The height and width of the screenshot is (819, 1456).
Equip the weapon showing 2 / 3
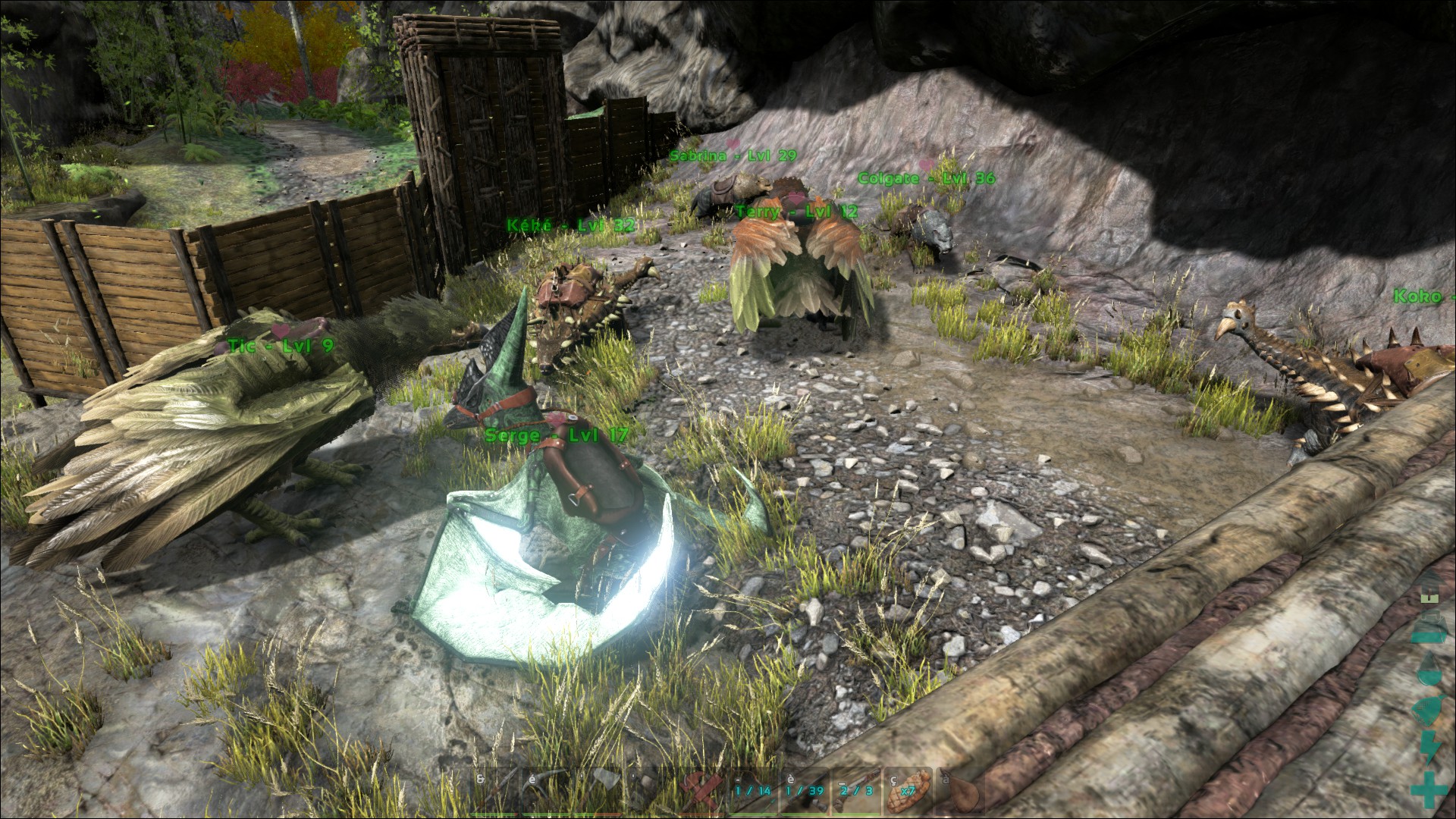[x=855, y=792]
